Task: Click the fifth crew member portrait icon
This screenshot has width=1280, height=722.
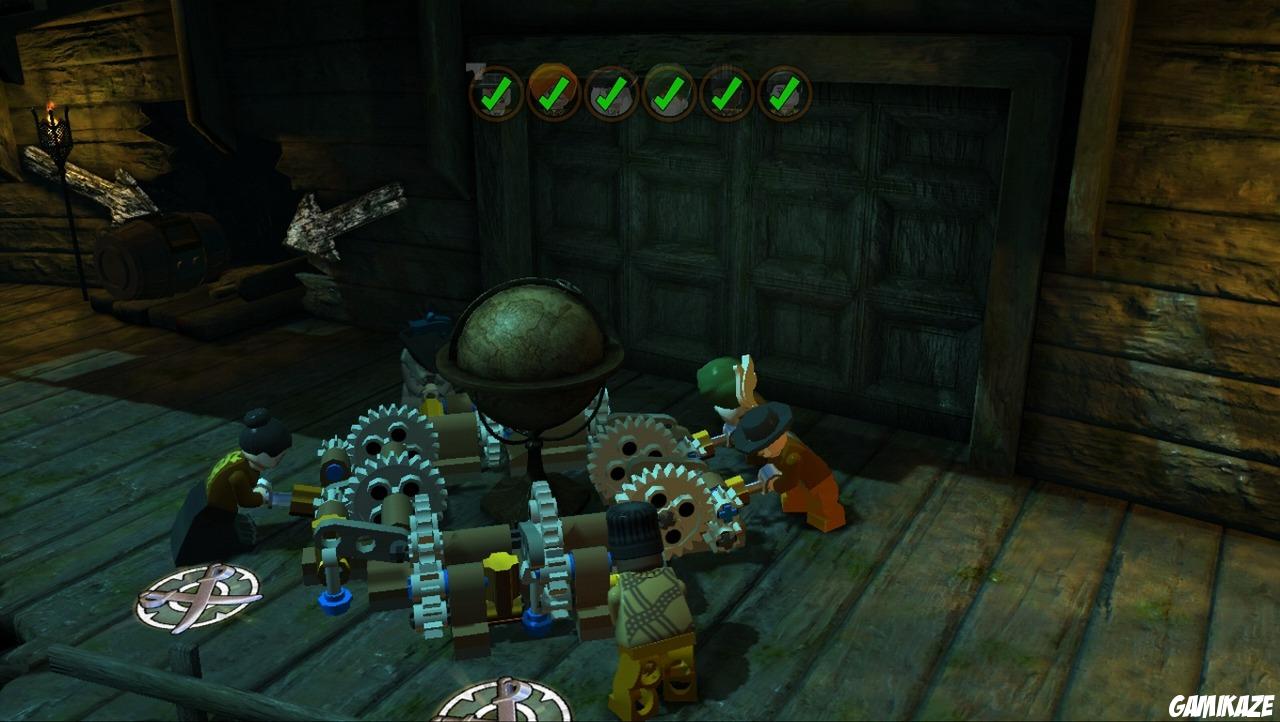Action: click(x=726, y=95)
